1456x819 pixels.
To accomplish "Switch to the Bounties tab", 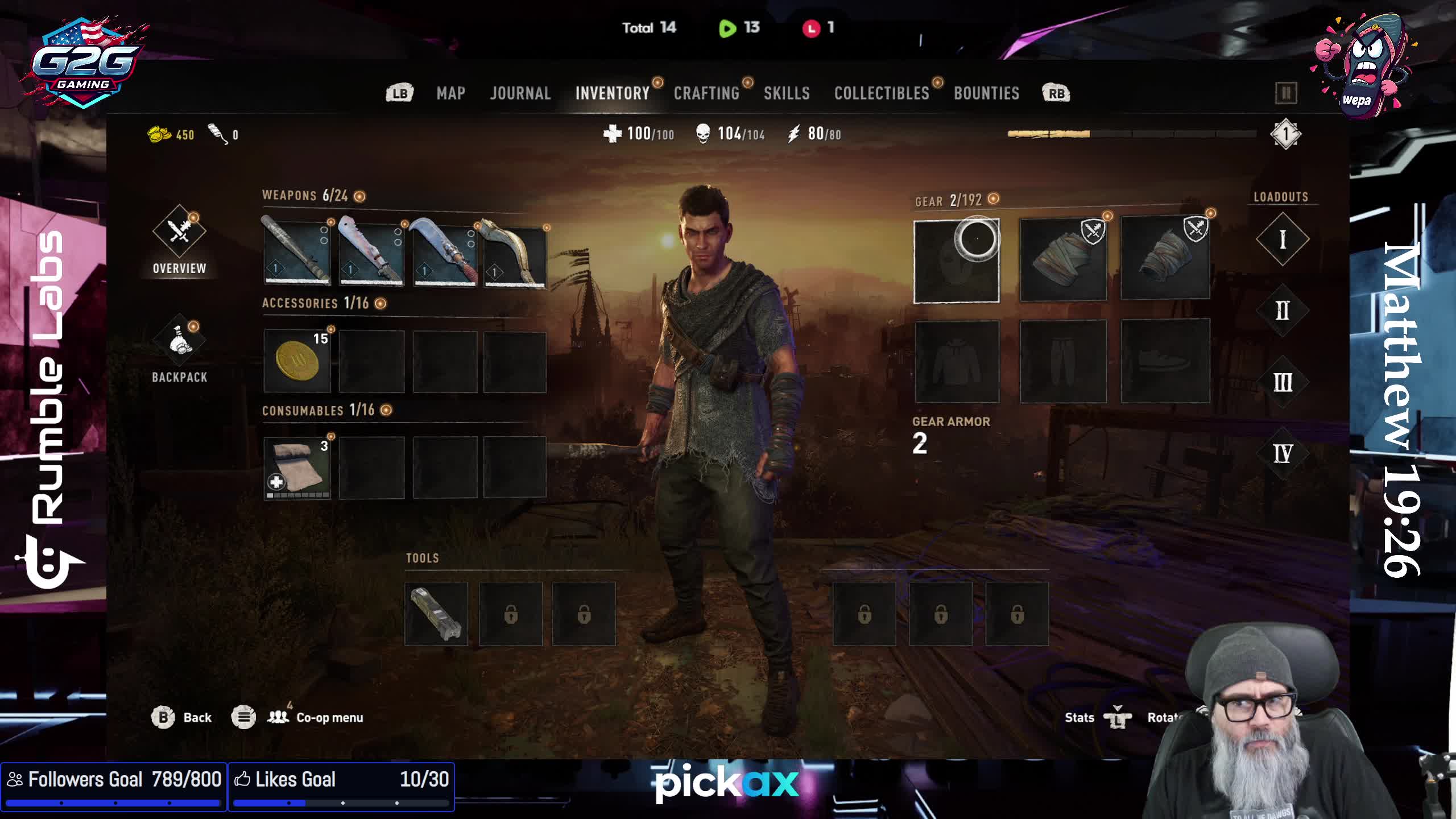I will click(x=986, y=93).
